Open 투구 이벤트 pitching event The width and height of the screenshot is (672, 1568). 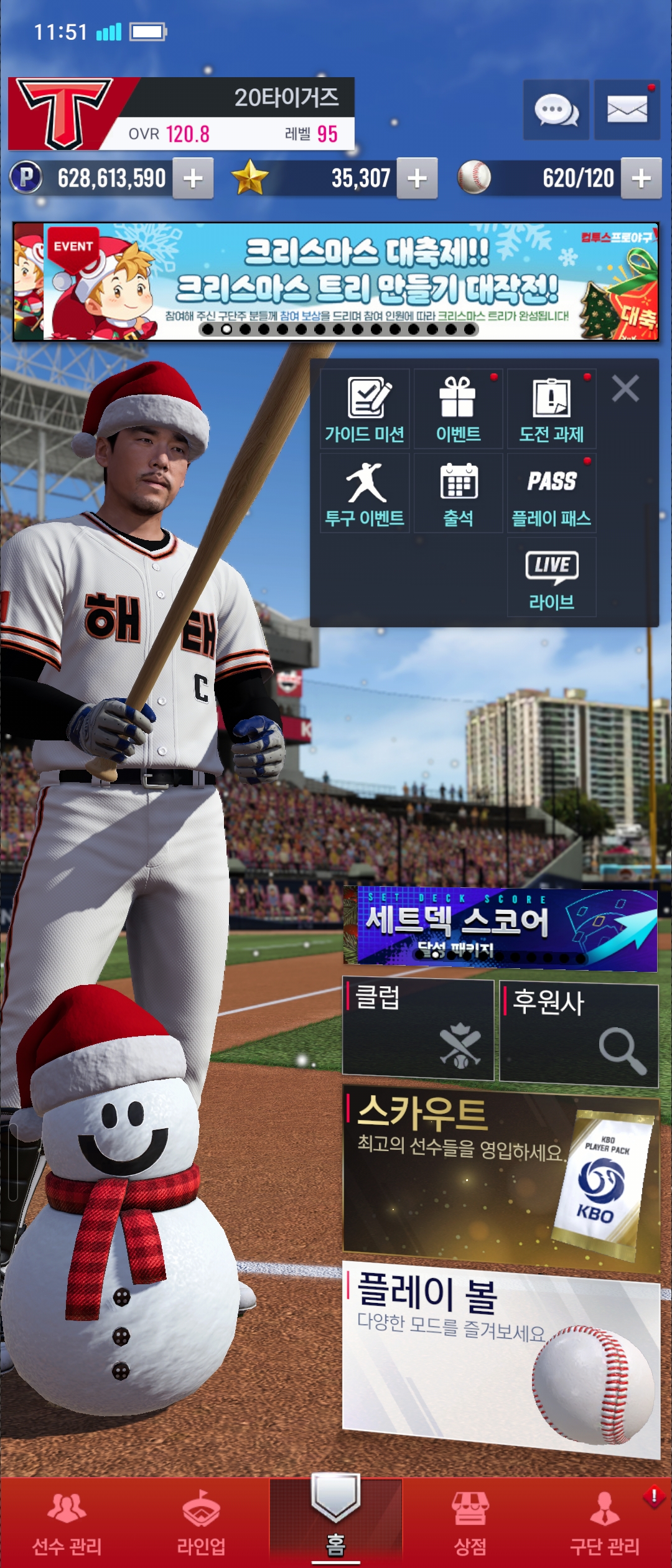pos(365,493)
